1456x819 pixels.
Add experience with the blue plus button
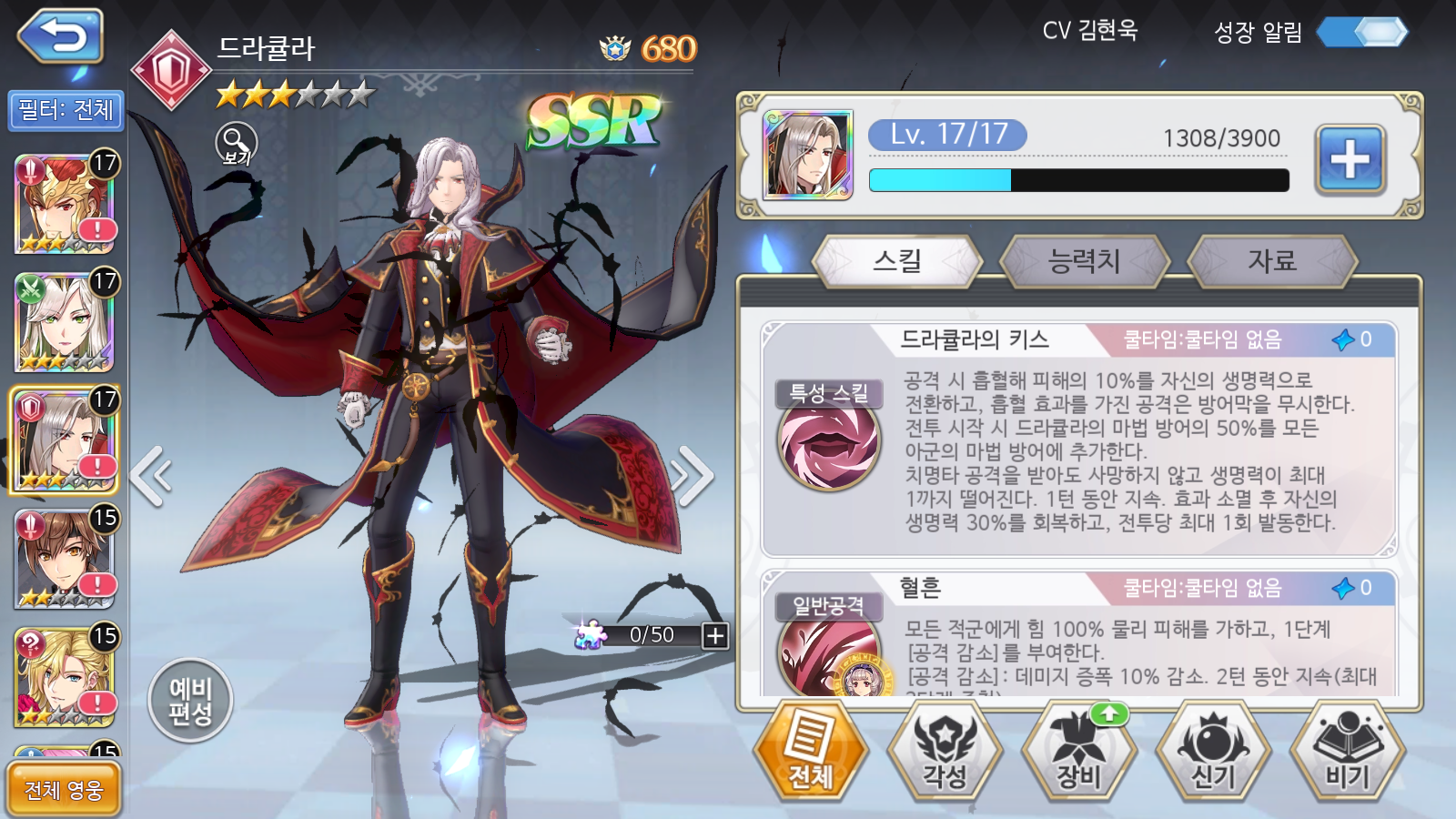(1350, 160)
